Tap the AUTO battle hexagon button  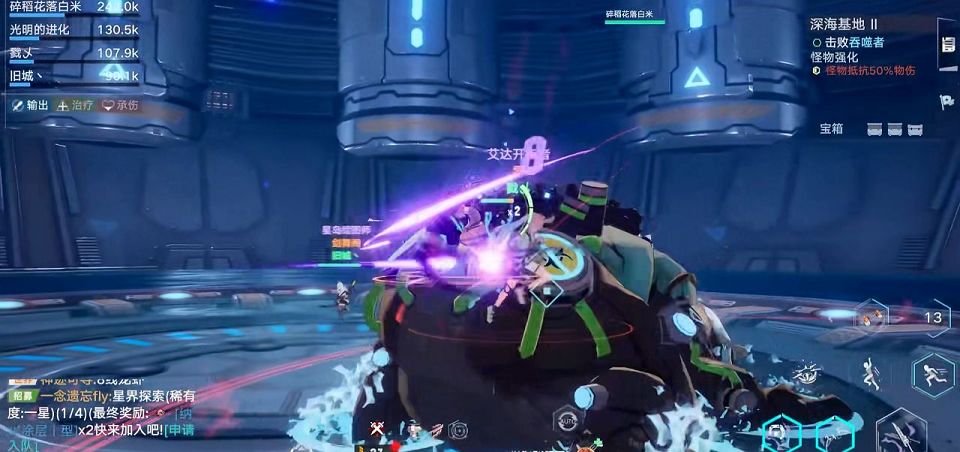568,421
